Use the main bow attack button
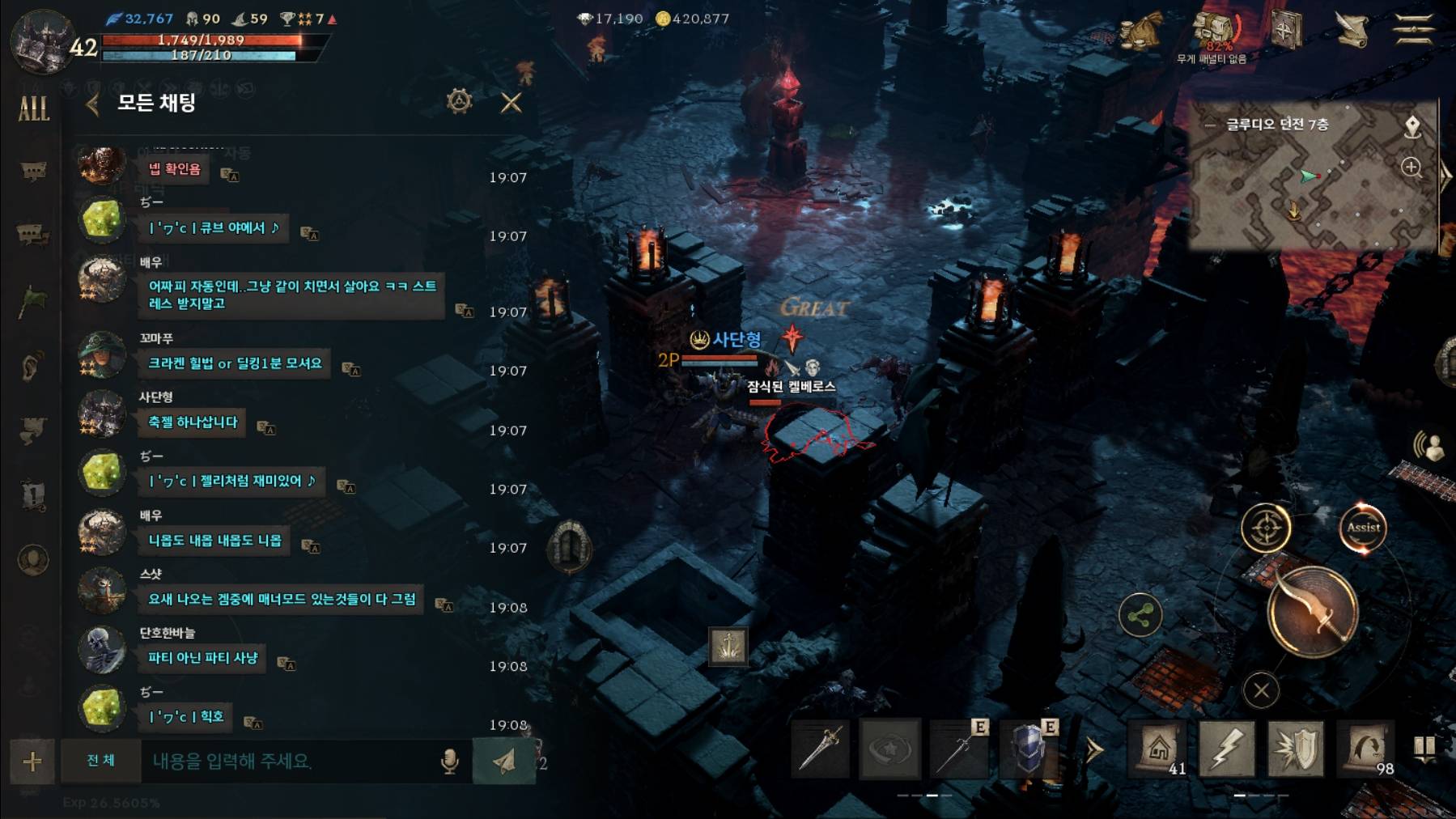Viewport: 1456px width, 819px height. 1312,612
